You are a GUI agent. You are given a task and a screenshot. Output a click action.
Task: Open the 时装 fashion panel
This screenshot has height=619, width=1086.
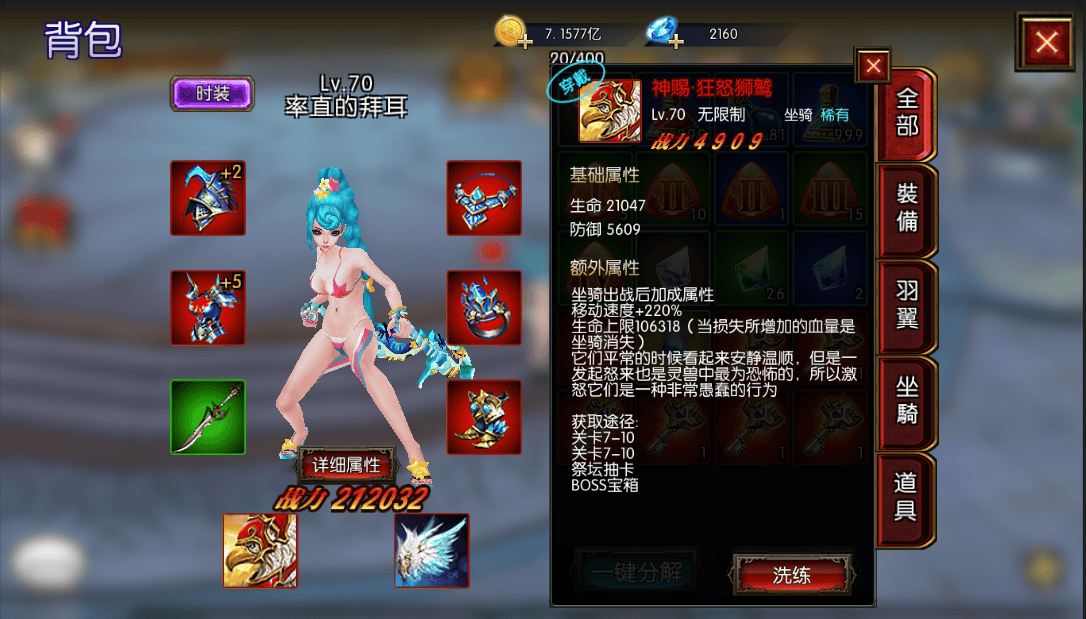(212, 94)
